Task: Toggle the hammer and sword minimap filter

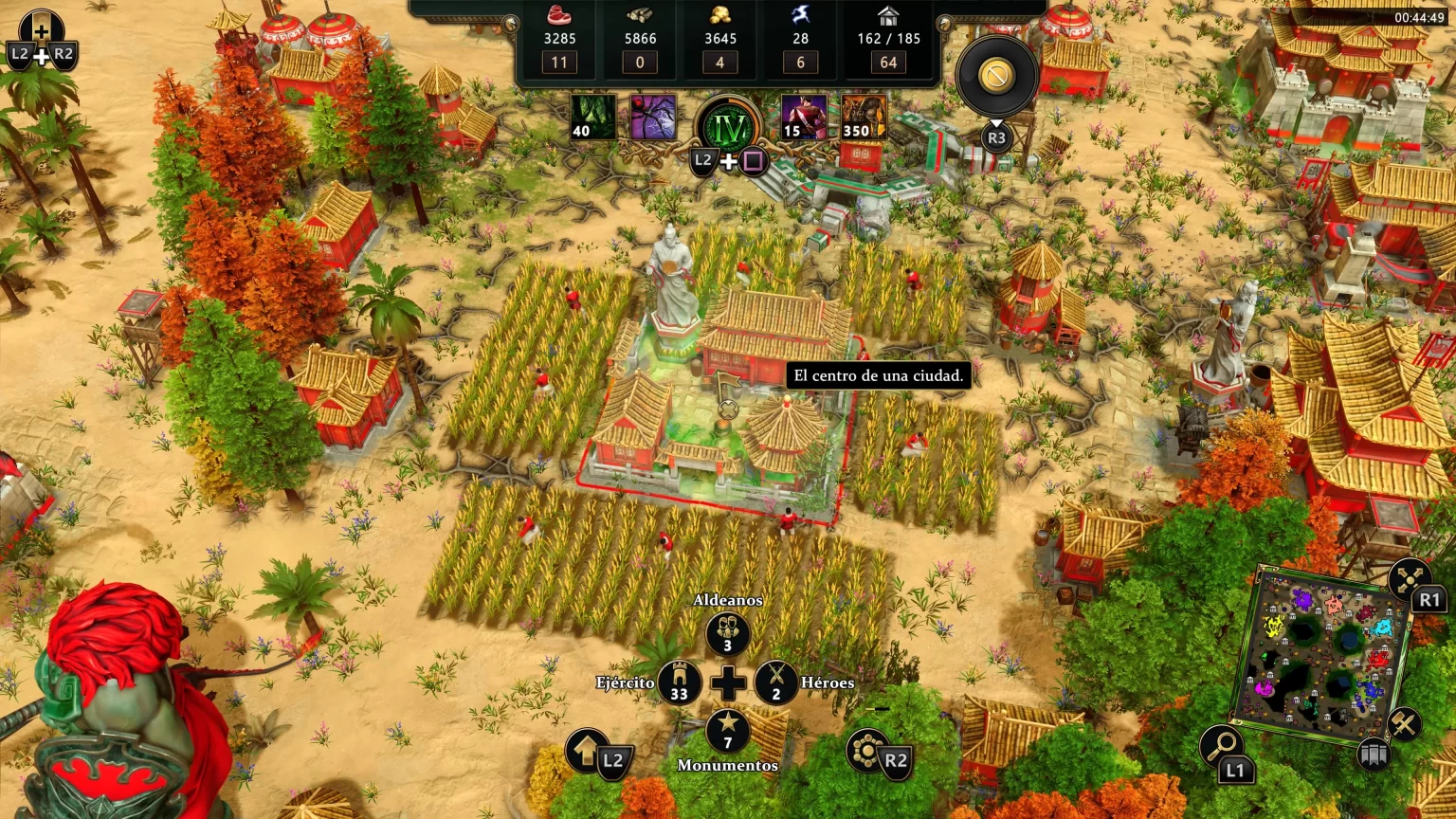Action: (1403, 724)
